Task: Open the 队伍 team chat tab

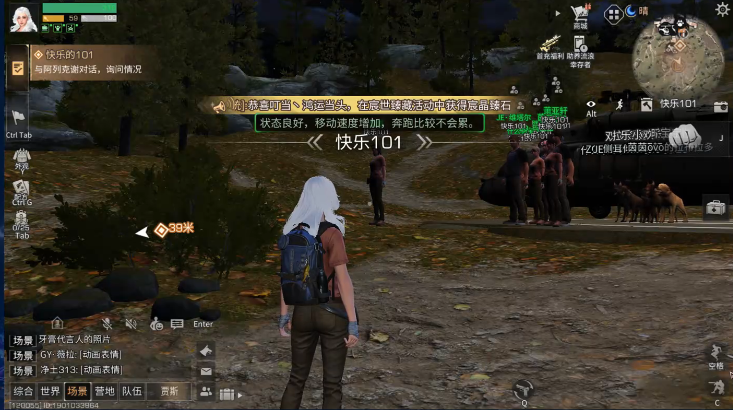Action: 131,391
